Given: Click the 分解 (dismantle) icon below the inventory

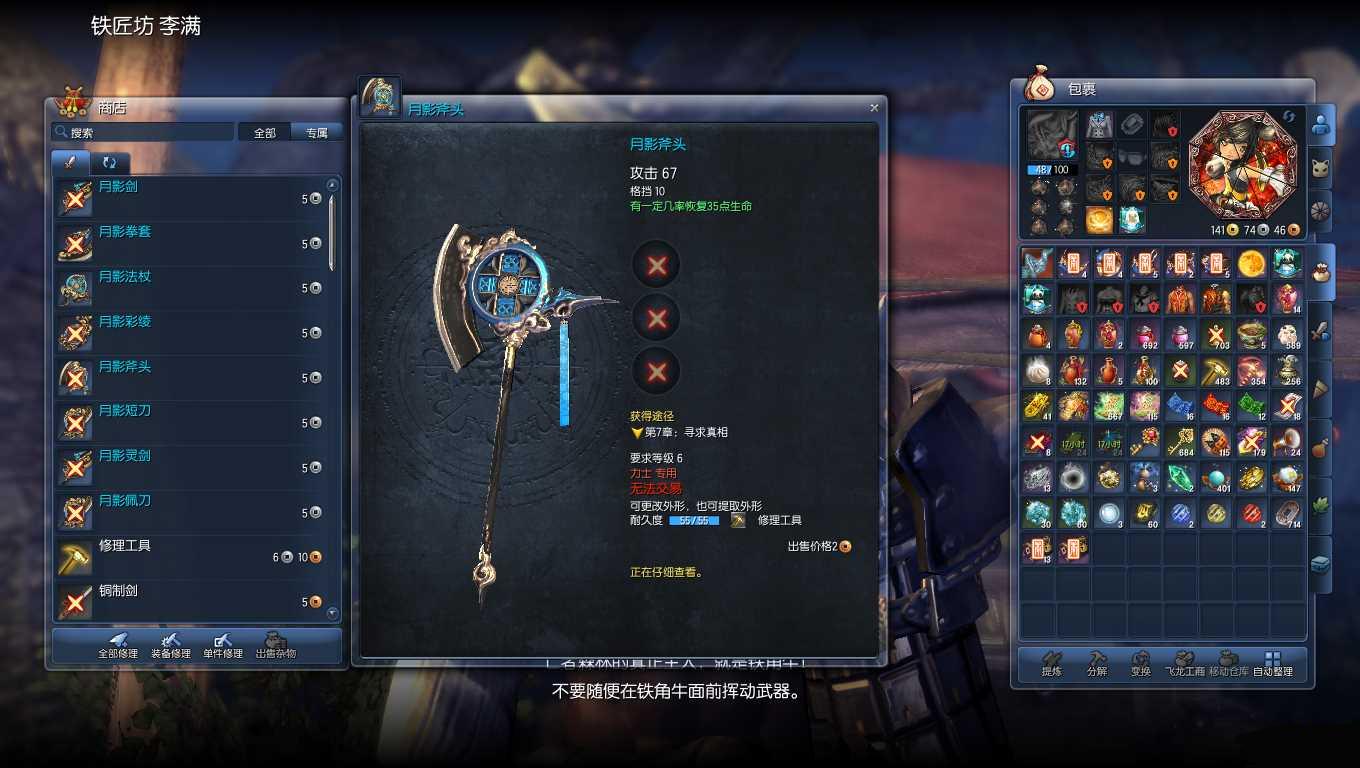Looking at the screenshot, I should tap(1096, 662).
